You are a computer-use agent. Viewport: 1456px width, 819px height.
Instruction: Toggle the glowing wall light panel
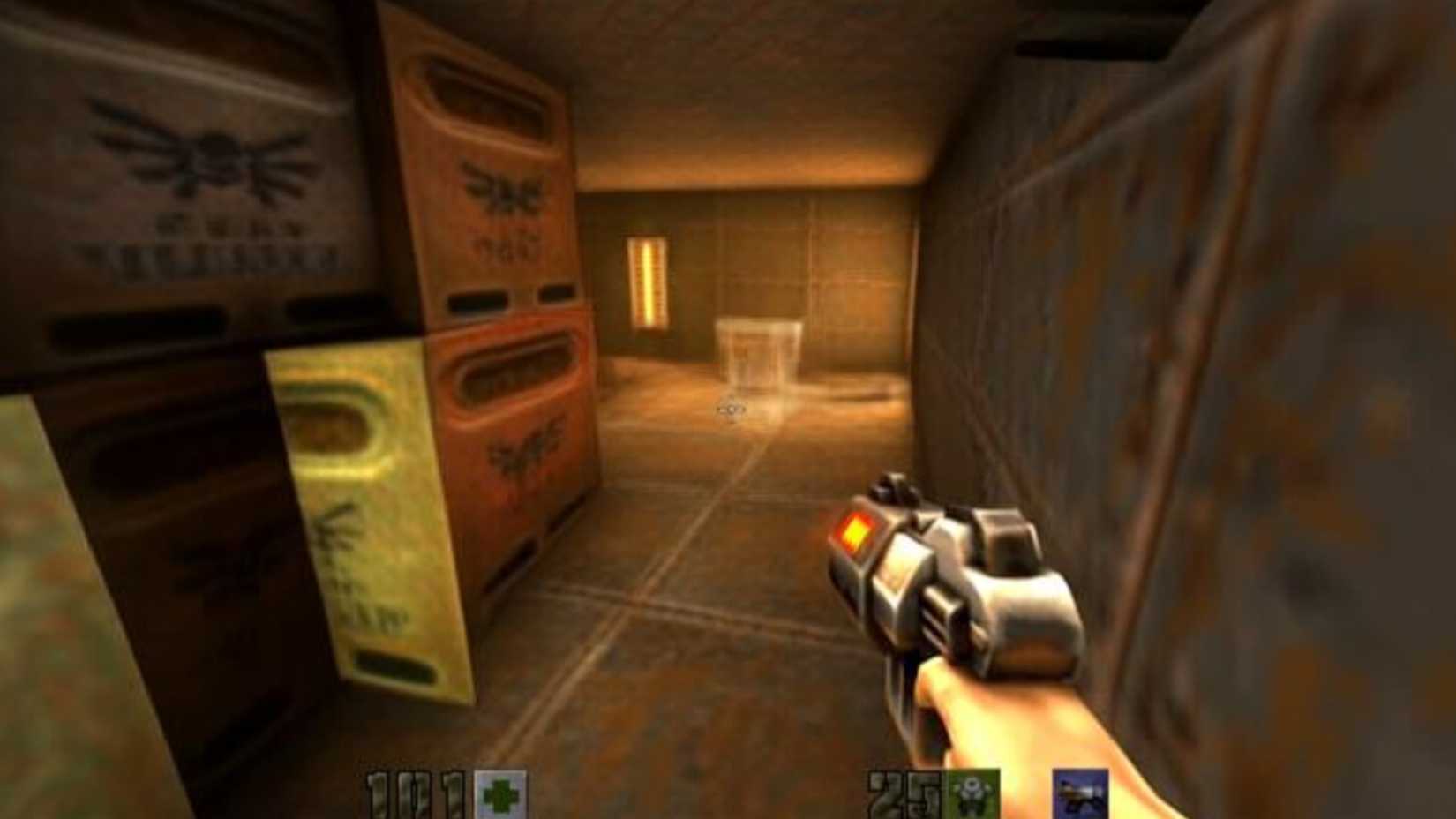[649, 282]
